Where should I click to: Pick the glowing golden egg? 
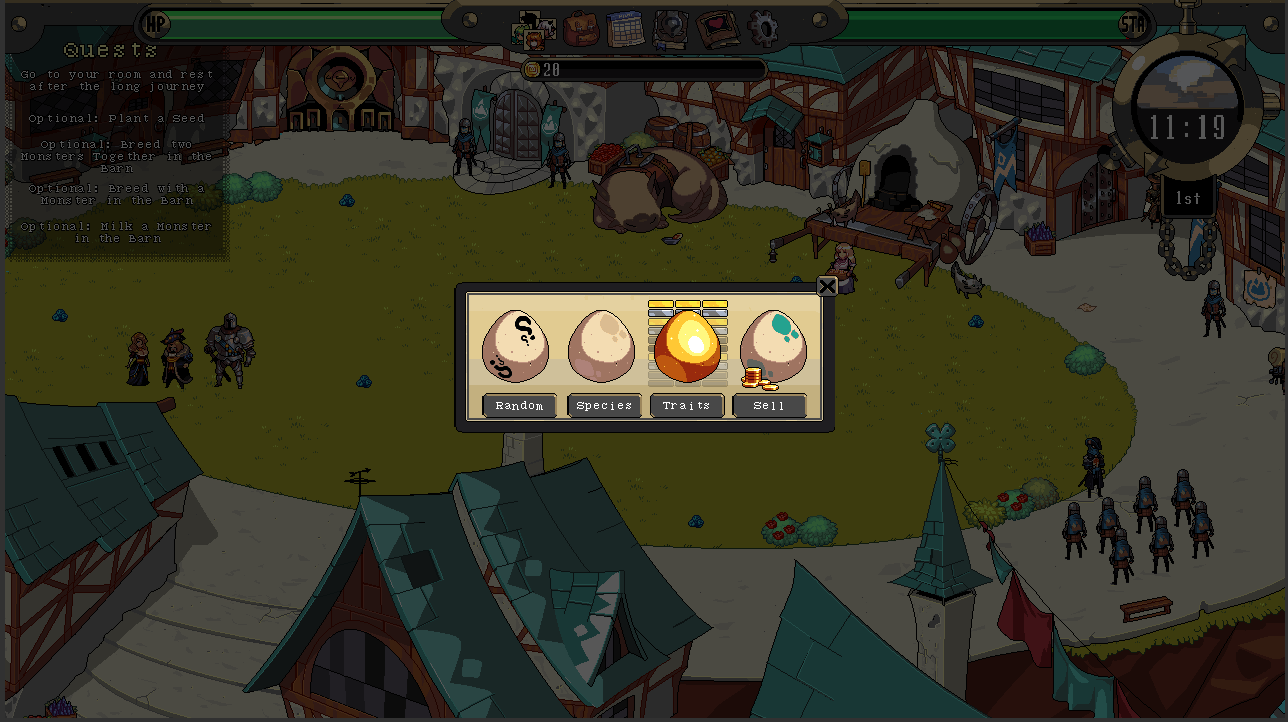click(x=688, y=346)
